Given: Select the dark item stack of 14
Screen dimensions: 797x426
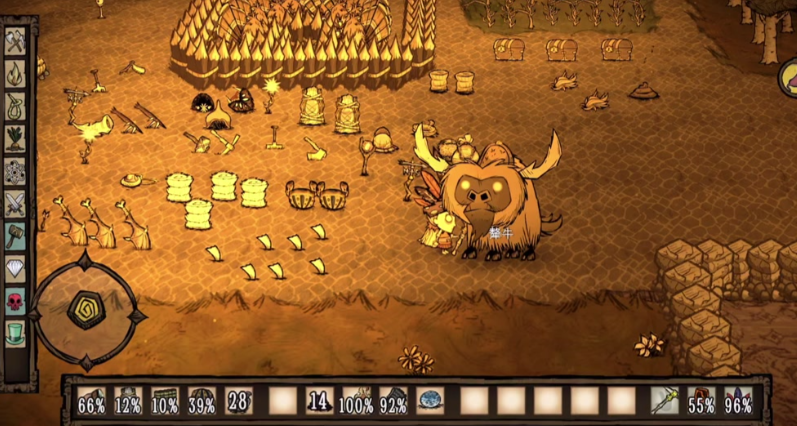Looking at the screenshot, I should tap(319, 401).
